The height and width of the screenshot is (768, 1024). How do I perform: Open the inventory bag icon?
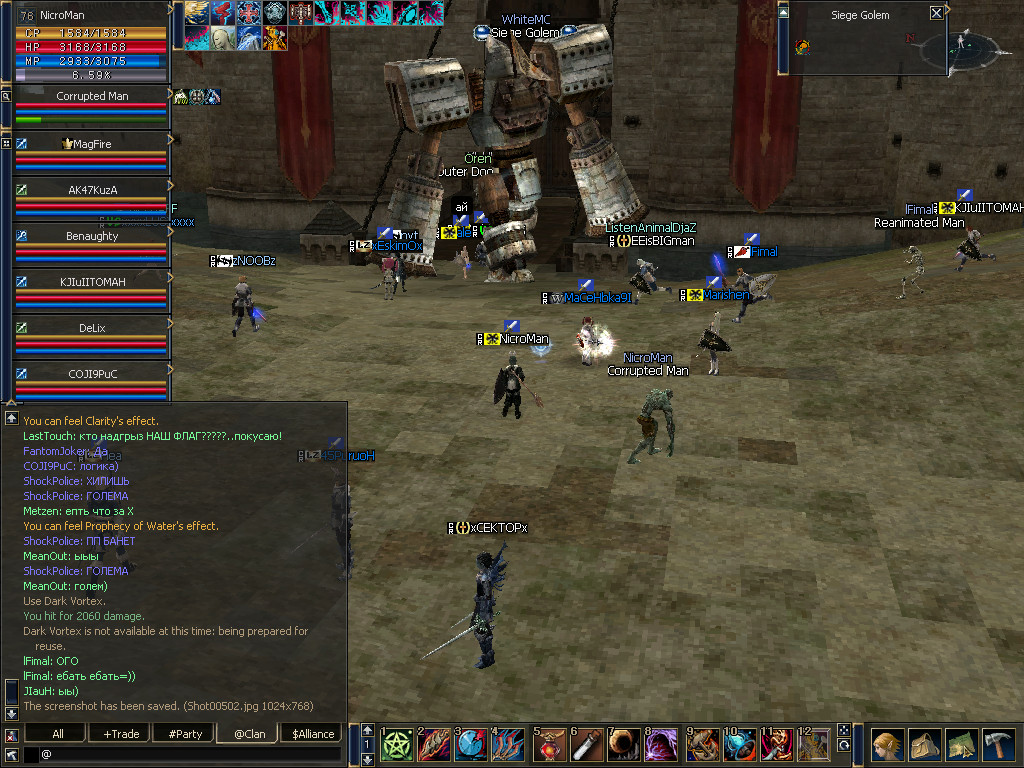click(x=924, y=745)
